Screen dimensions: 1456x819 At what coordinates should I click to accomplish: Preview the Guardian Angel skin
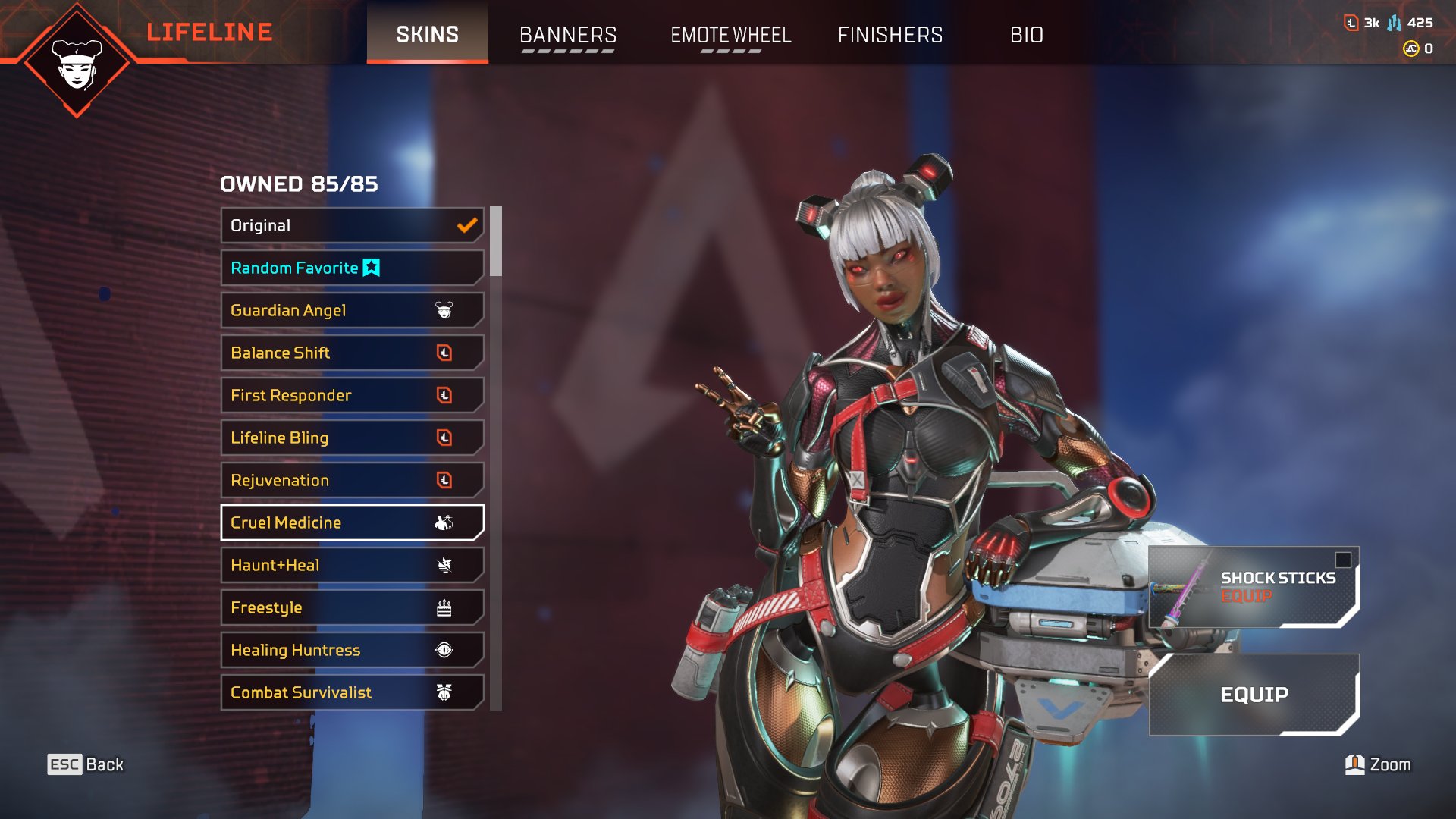352,310
